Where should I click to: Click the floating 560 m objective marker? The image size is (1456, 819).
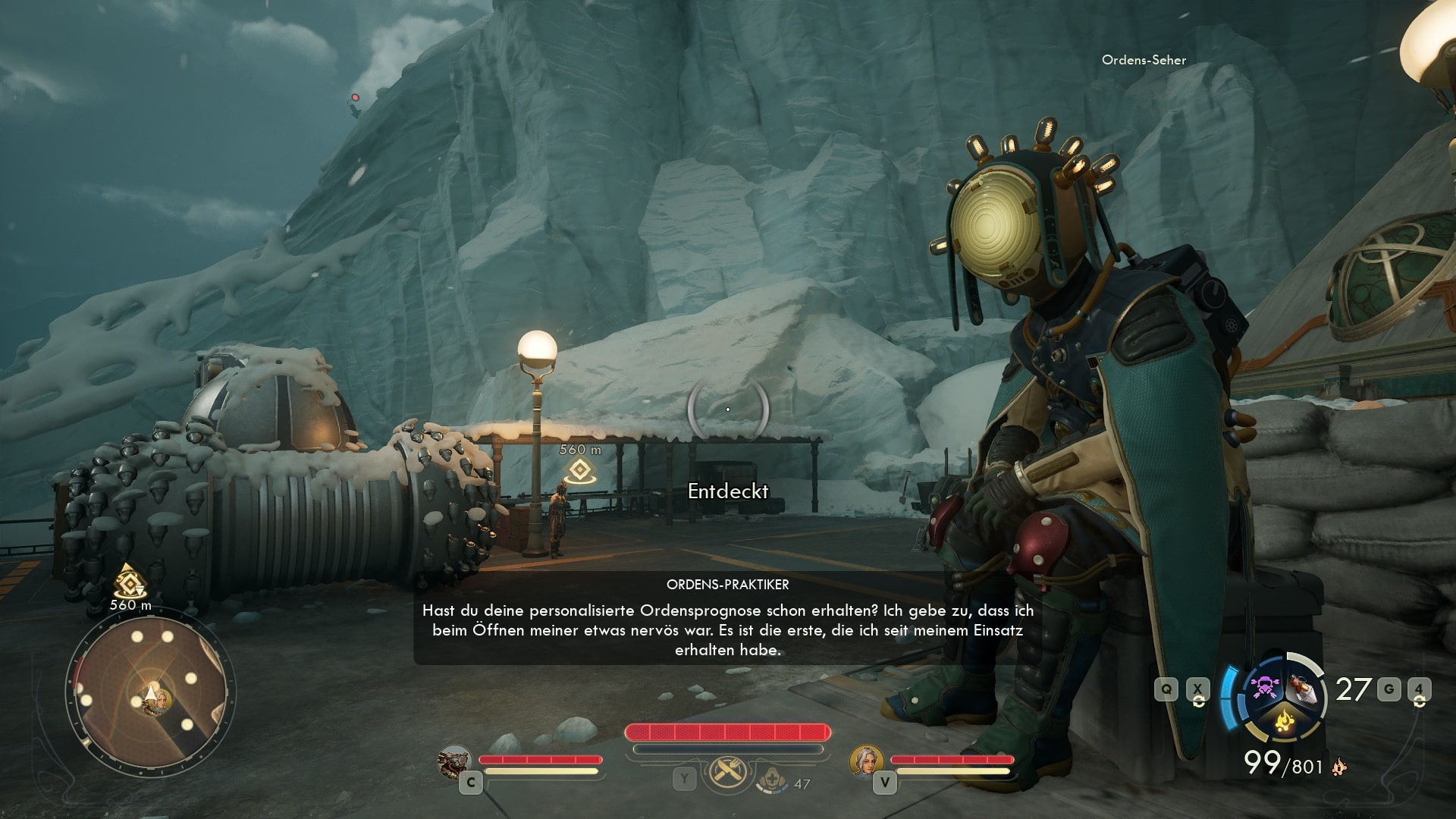[x=579, y=471]
